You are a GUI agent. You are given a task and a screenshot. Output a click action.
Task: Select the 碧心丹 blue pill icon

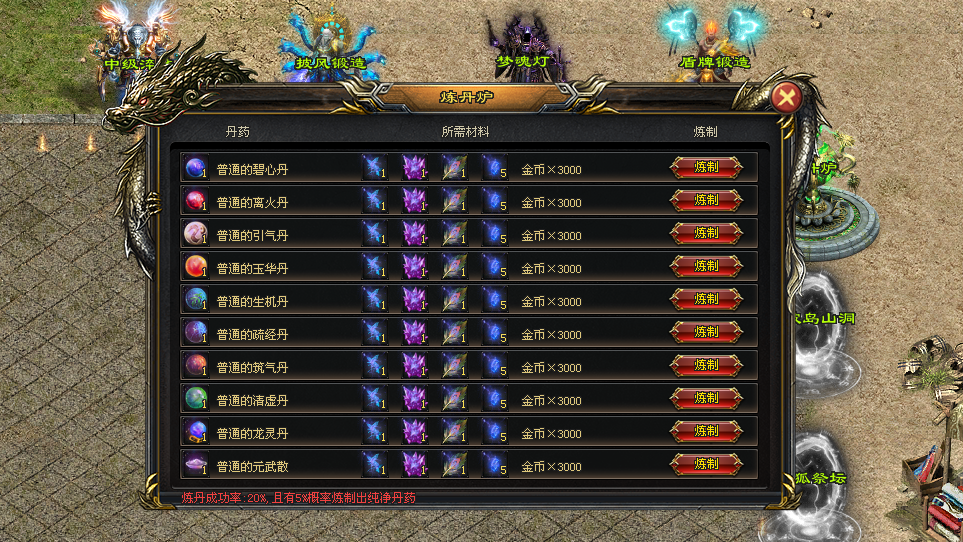[x=195, y=168]
